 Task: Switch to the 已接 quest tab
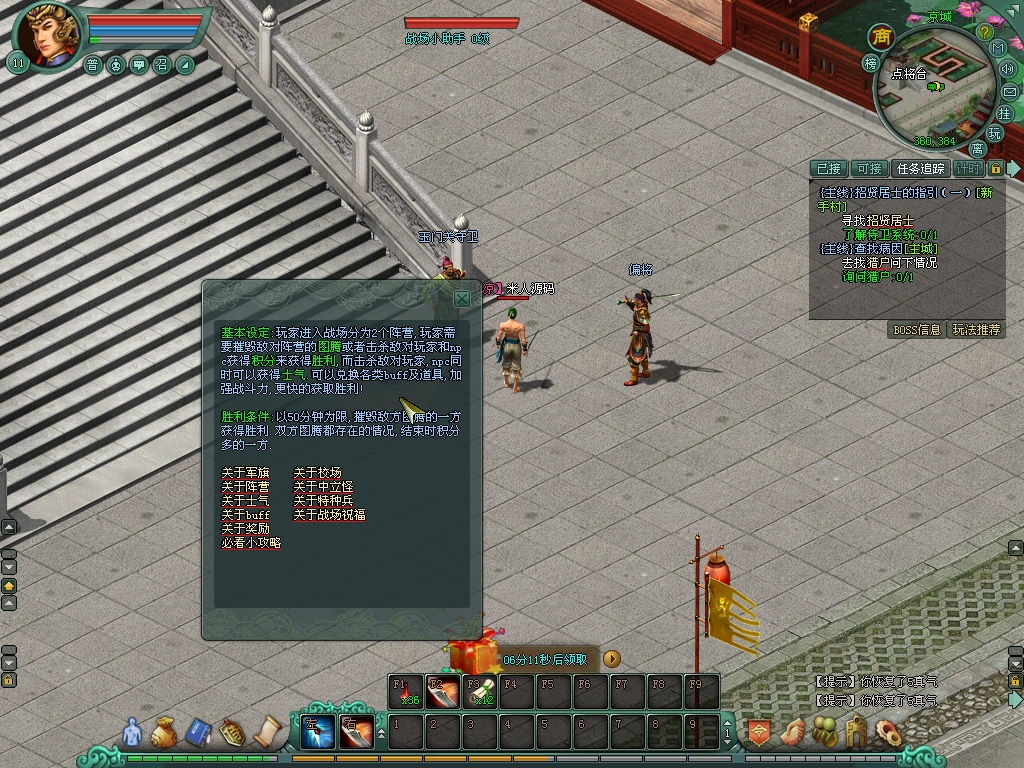click(x=828, y=169)
